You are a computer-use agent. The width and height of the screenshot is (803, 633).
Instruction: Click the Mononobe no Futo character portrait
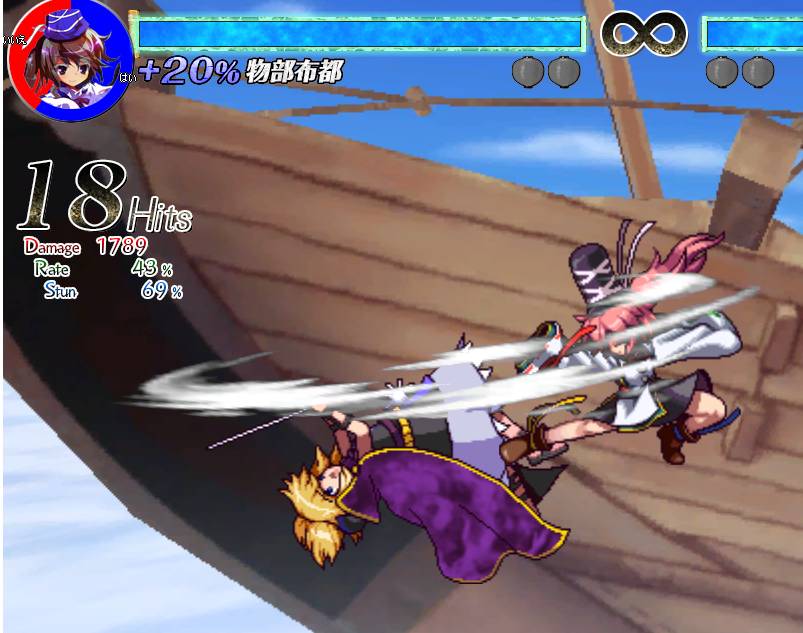[x=68, y=58]
